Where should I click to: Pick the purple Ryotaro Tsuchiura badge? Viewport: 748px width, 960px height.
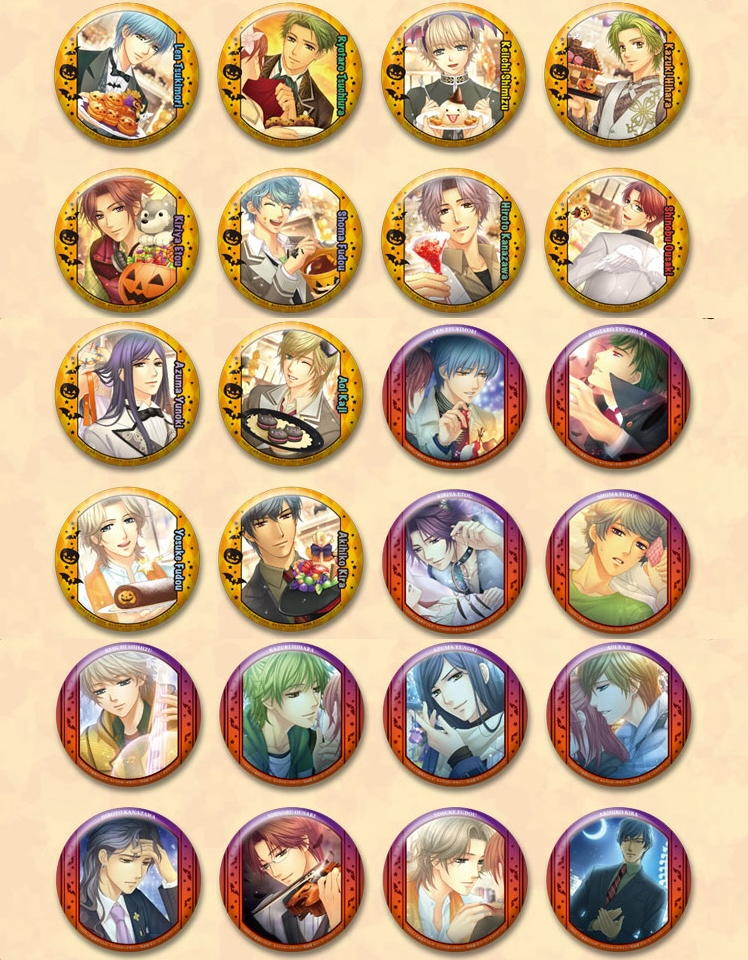point(617,395)
